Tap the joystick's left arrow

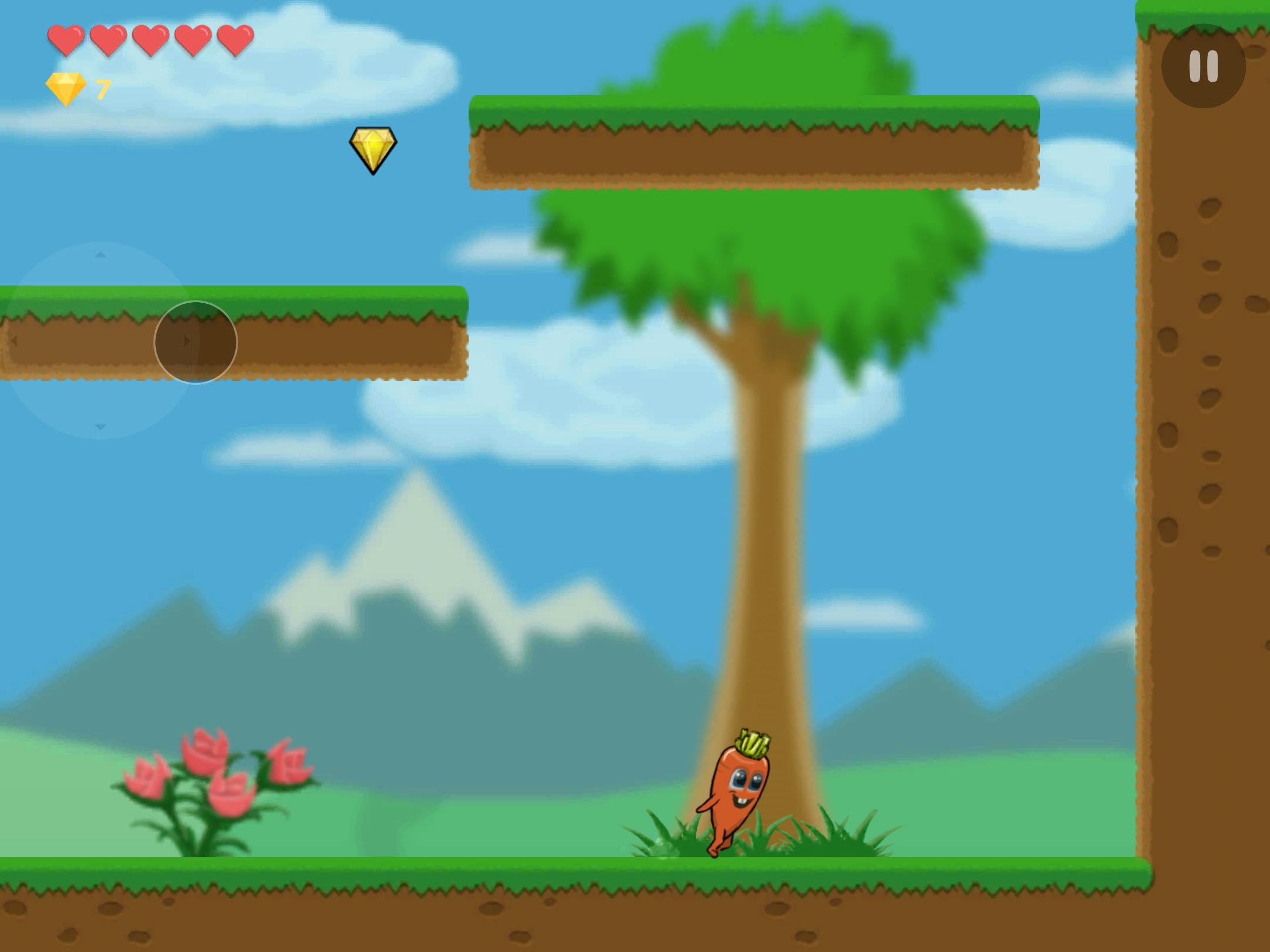coord(14,341)
